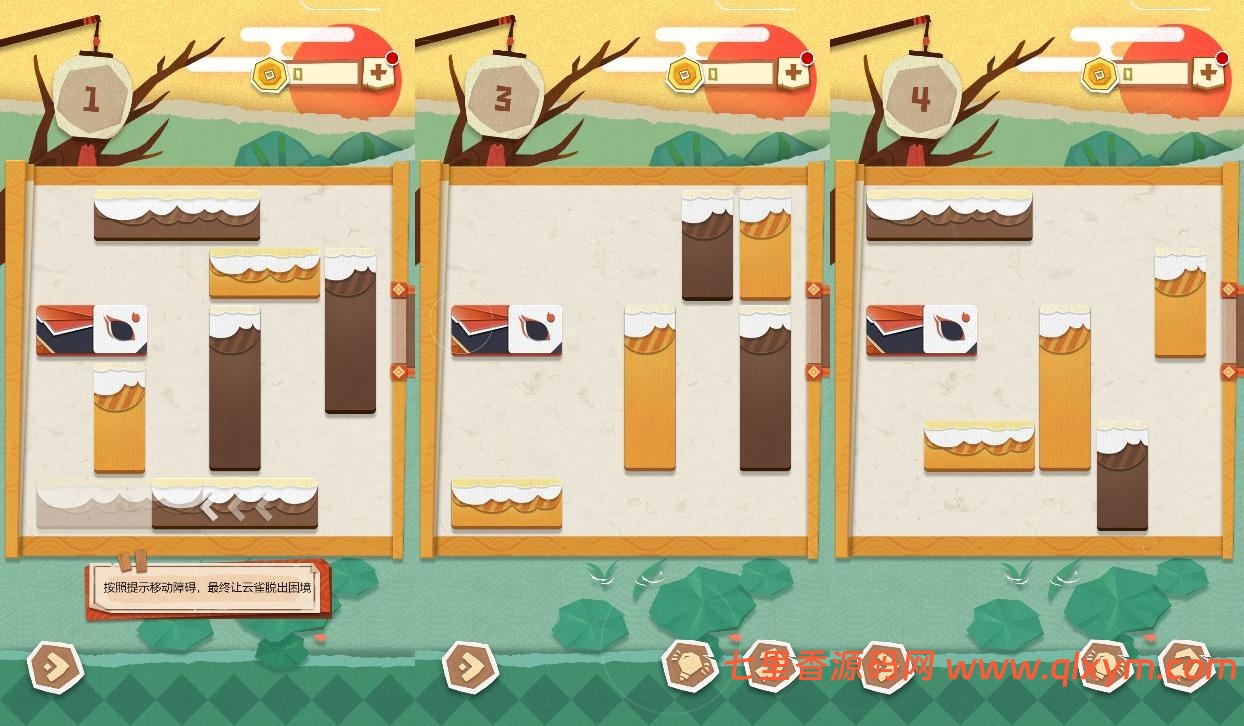Select the brown vertical block in level 4
The height and width of the screenshot is (726, 1244).
[x=1122, y=476]
